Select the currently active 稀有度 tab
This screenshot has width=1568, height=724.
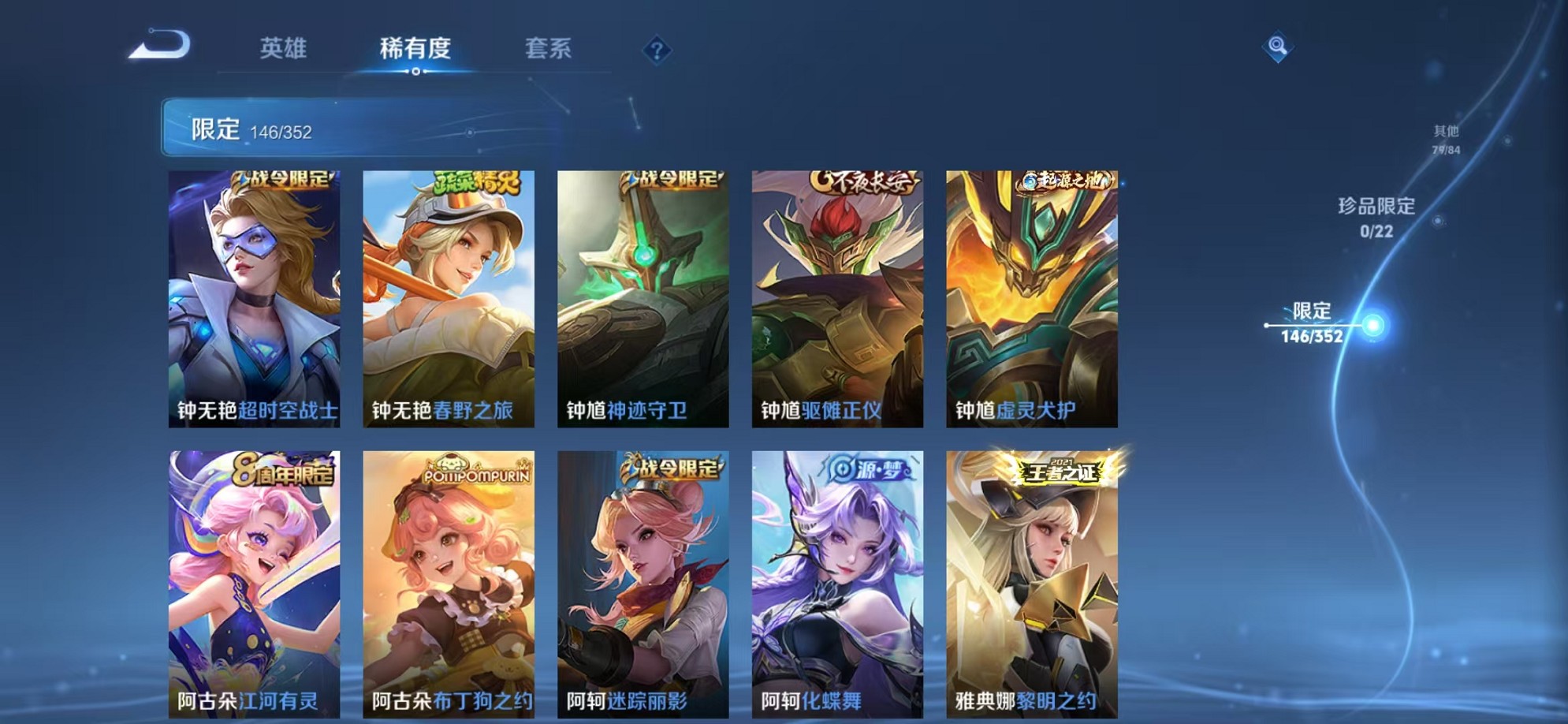[416, 49]
